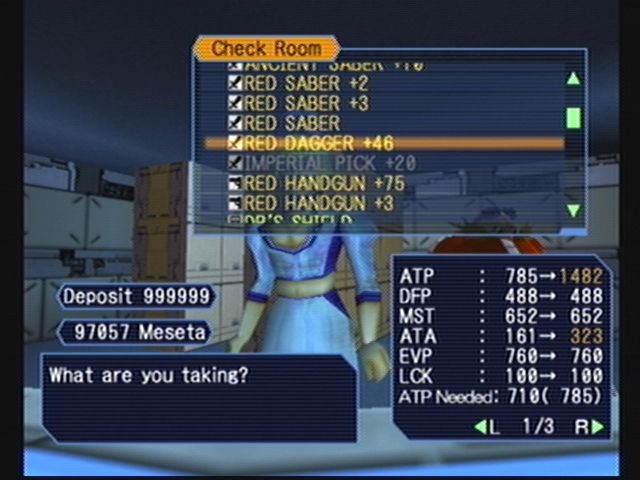Select RED SABER +2 from the list
640x480 pixels.
[x=305, y=83]
